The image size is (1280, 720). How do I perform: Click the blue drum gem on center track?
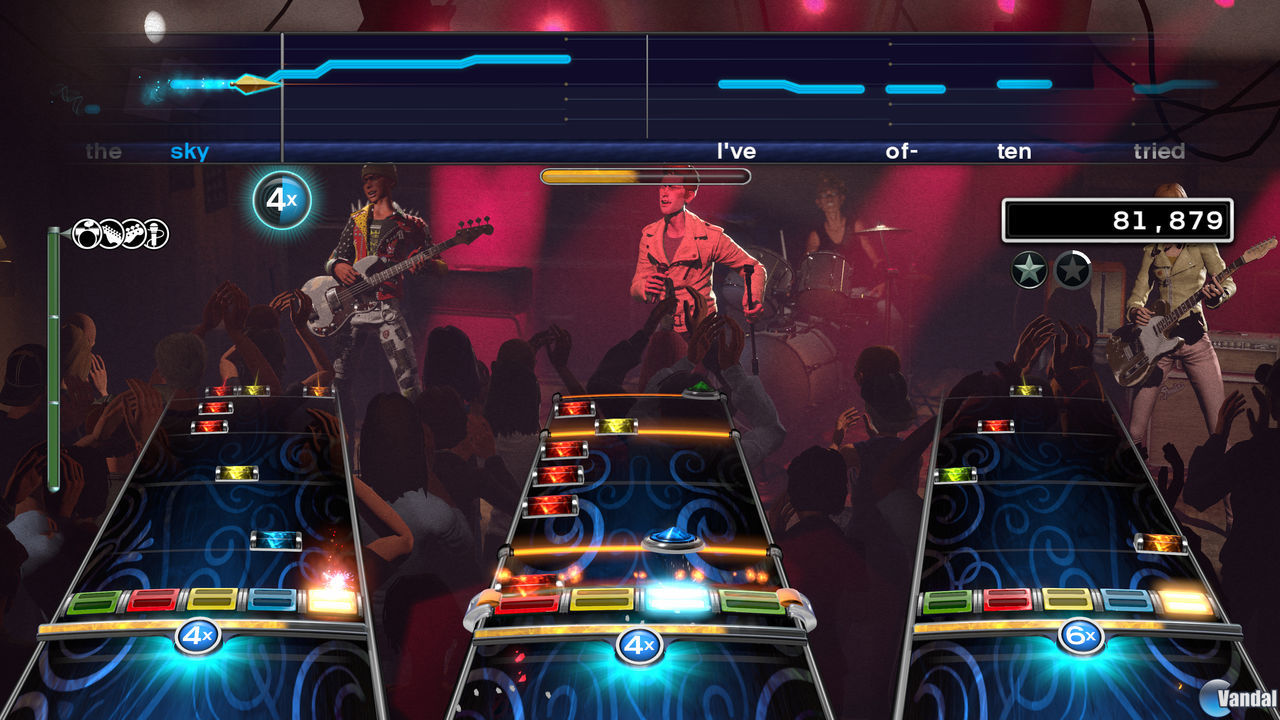click(x=672, y=538)
